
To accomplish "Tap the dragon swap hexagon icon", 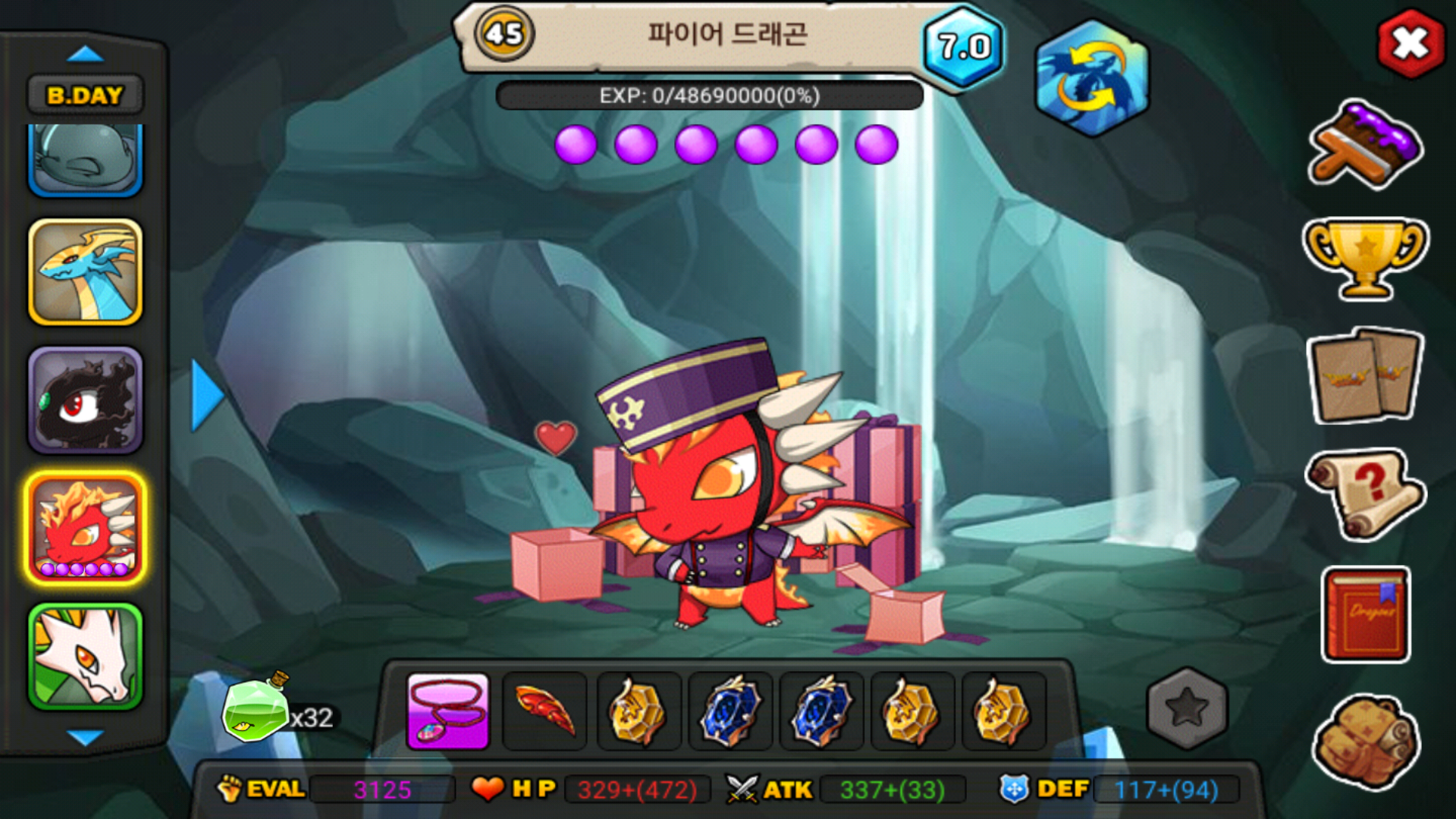I will pos(1091,79).
